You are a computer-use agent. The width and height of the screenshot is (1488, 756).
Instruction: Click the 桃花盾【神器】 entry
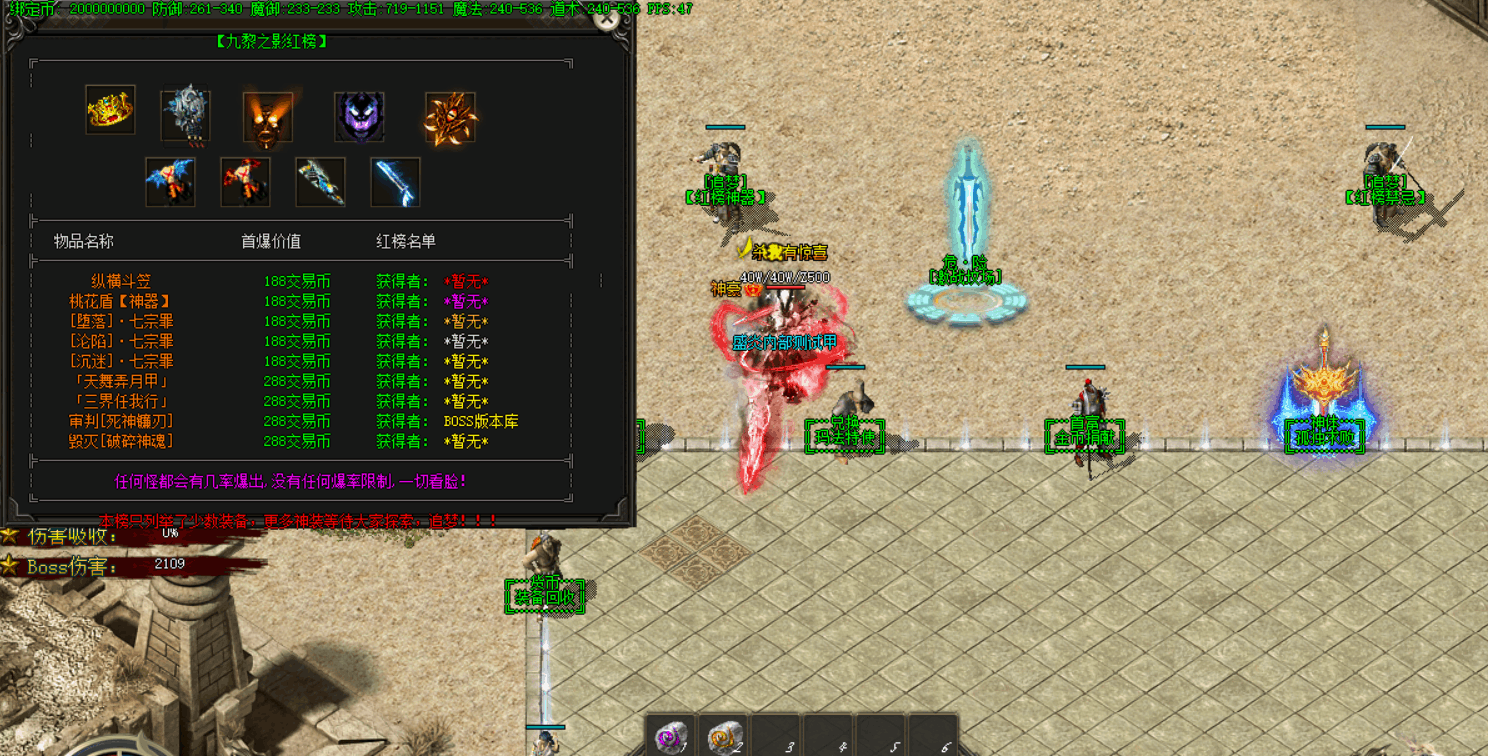121,302
